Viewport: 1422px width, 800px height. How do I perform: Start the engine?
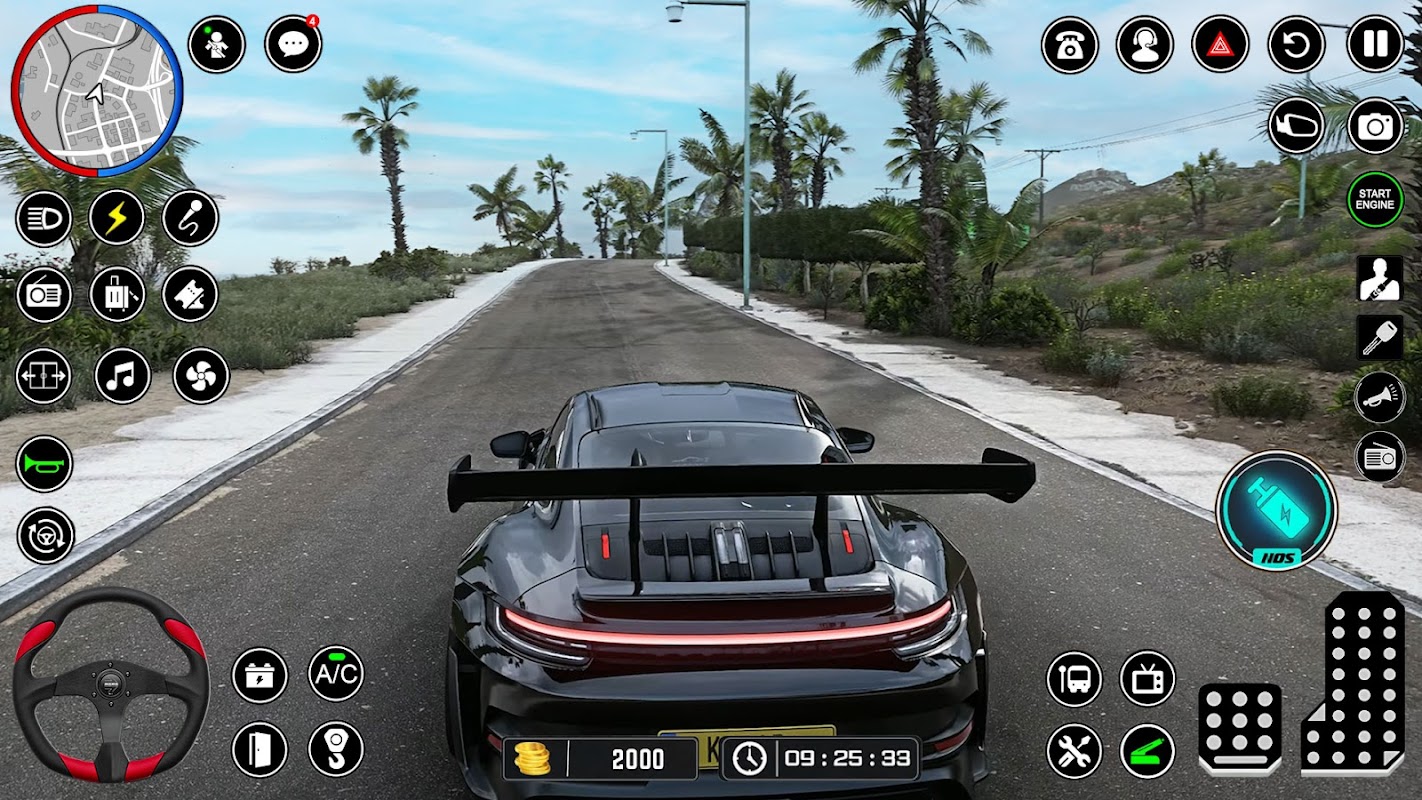click(x=1374, y=199)
